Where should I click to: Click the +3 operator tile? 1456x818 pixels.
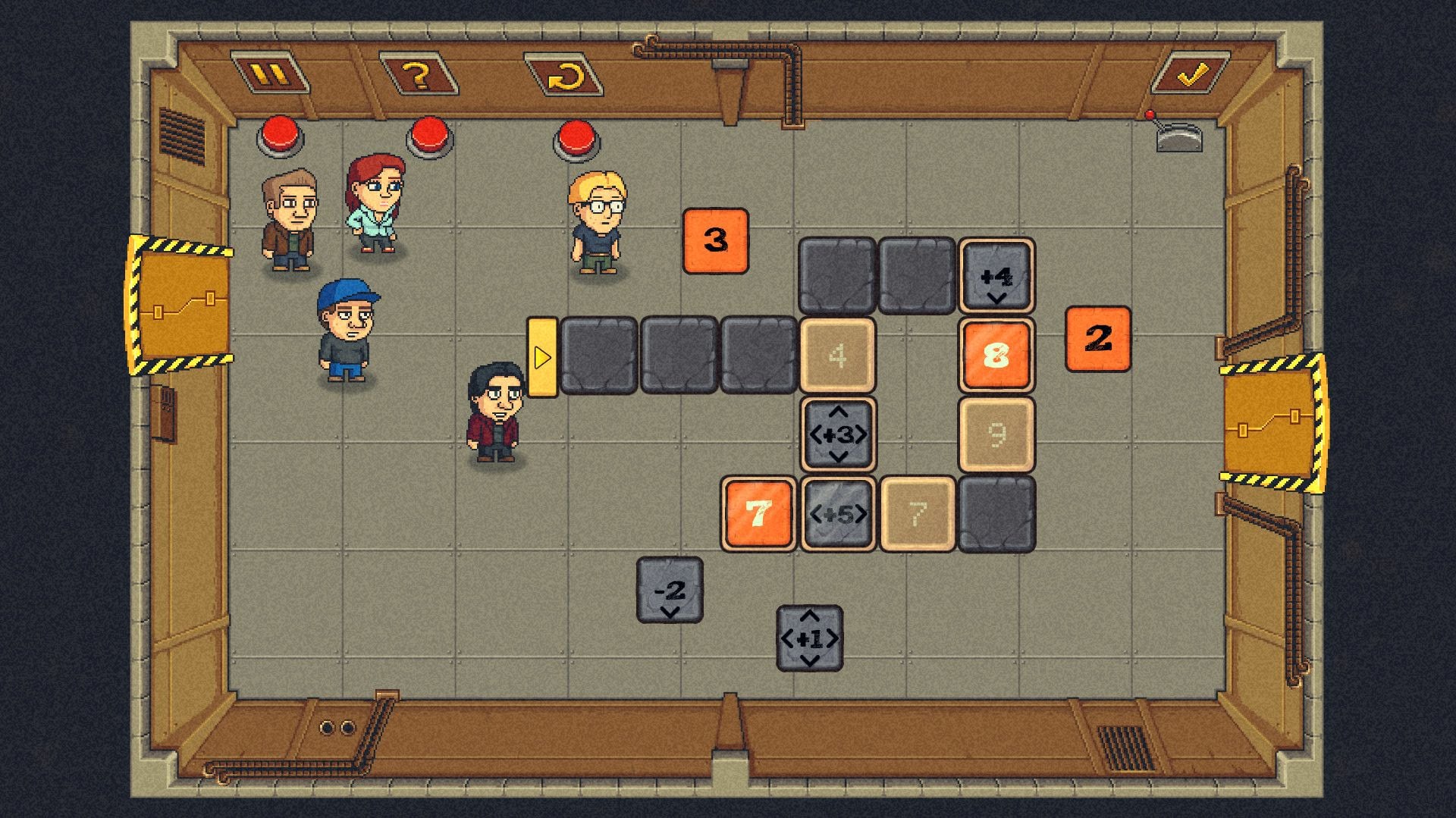coord(838,434)
